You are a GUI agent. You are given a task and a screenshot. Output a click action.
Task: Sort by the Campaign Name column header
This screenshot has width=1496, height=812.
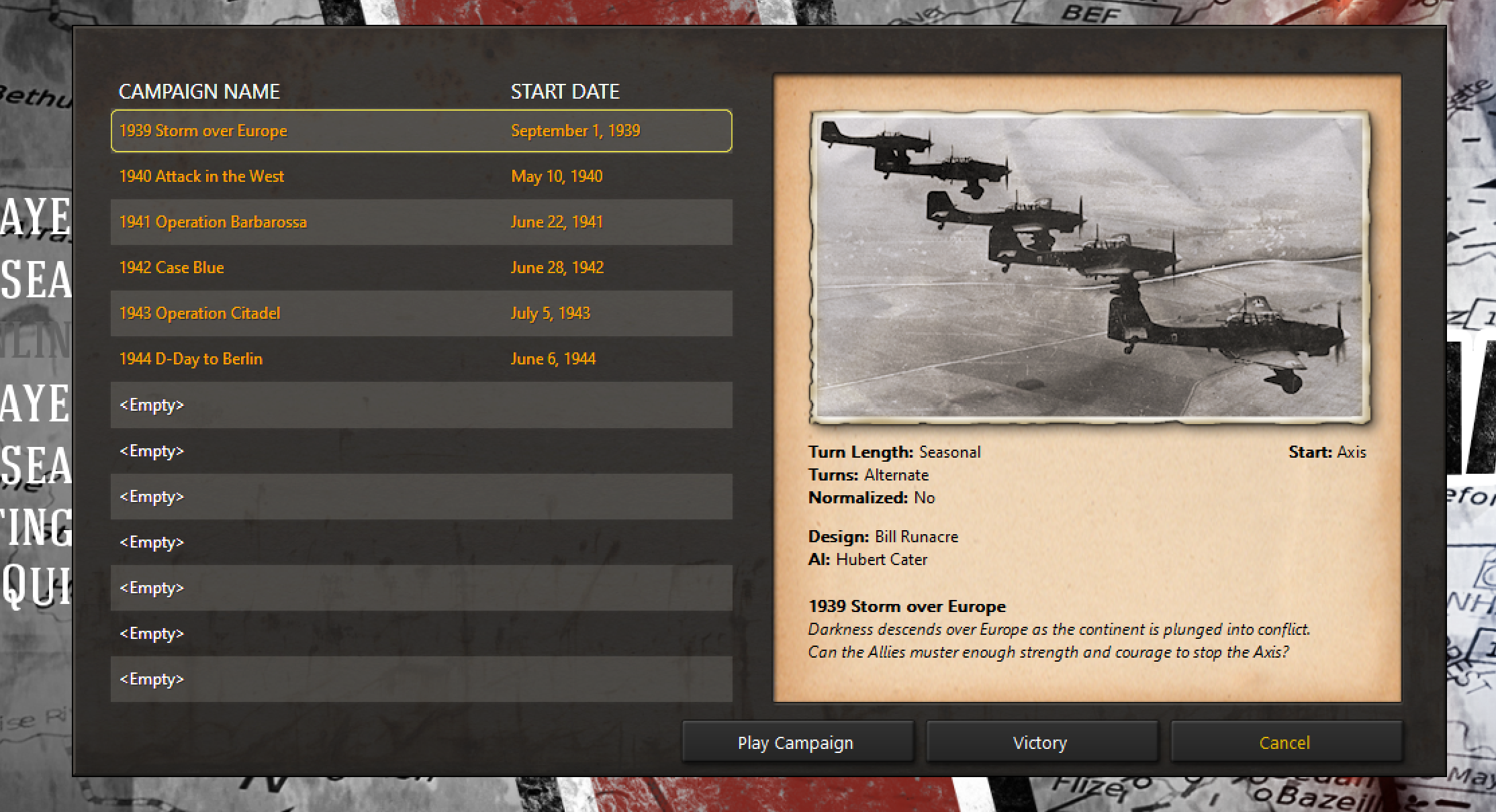coord(199,91)
